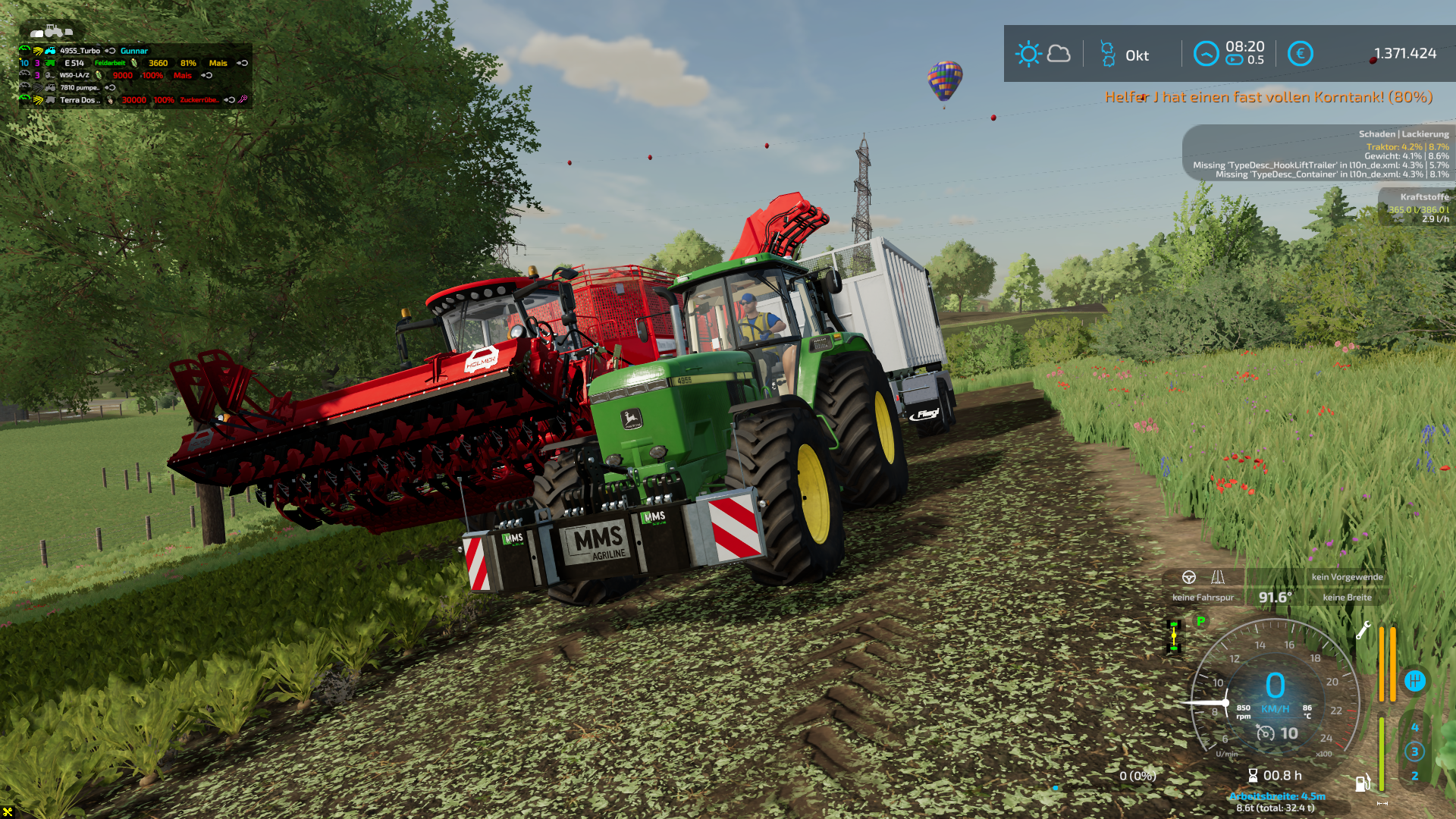Toggle the blue gearshift icon

tap(1414, 681)
